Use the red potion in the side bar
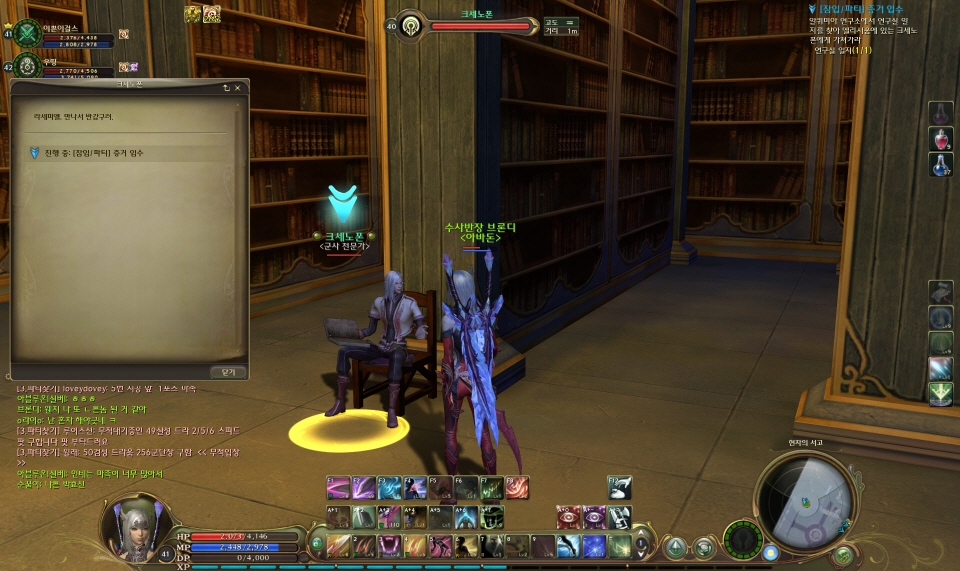 [x=941, y=139]
